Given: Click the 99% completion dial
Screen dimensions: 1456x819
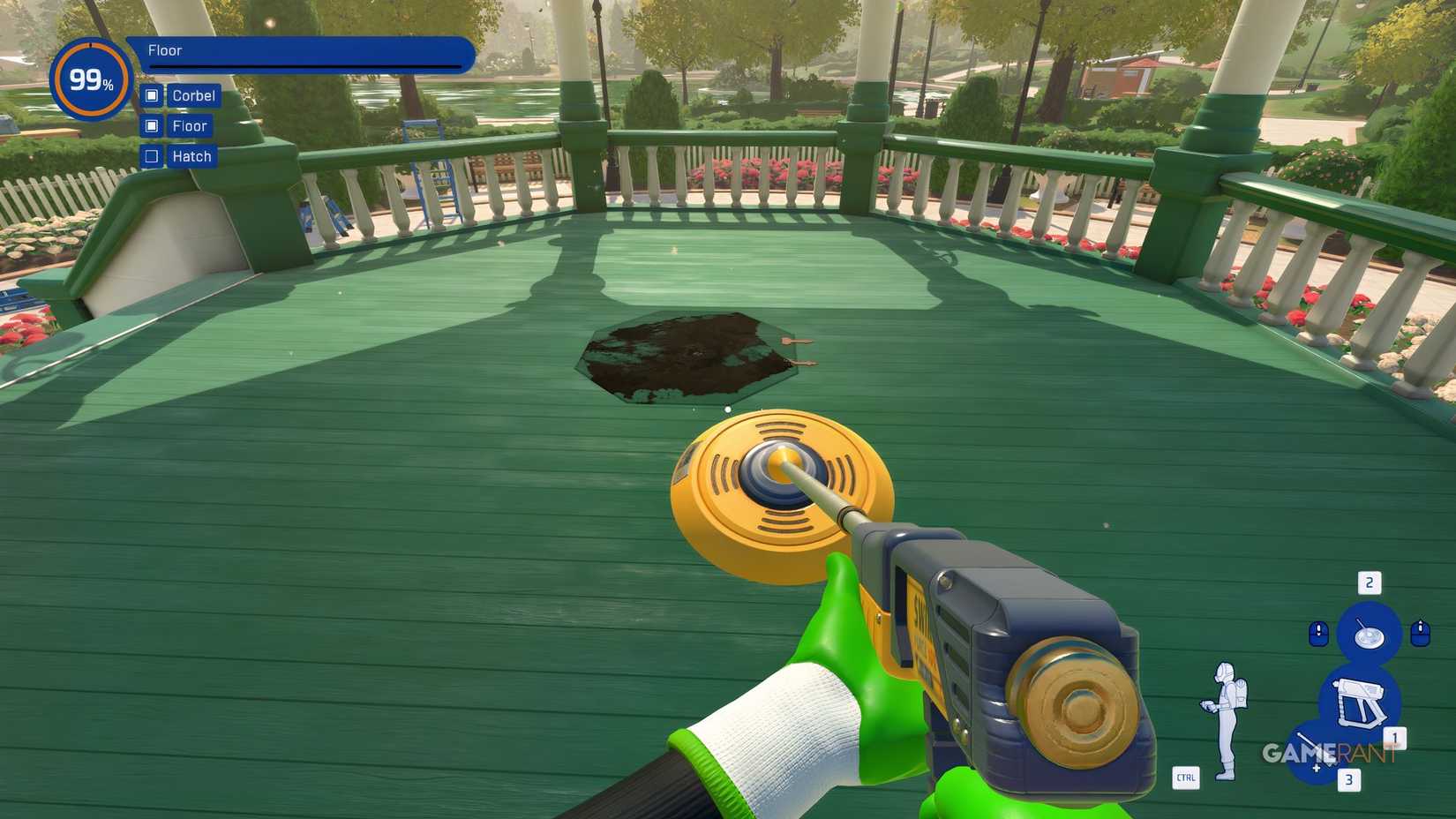Looking at the screenshot, I should tap(89, 79).
